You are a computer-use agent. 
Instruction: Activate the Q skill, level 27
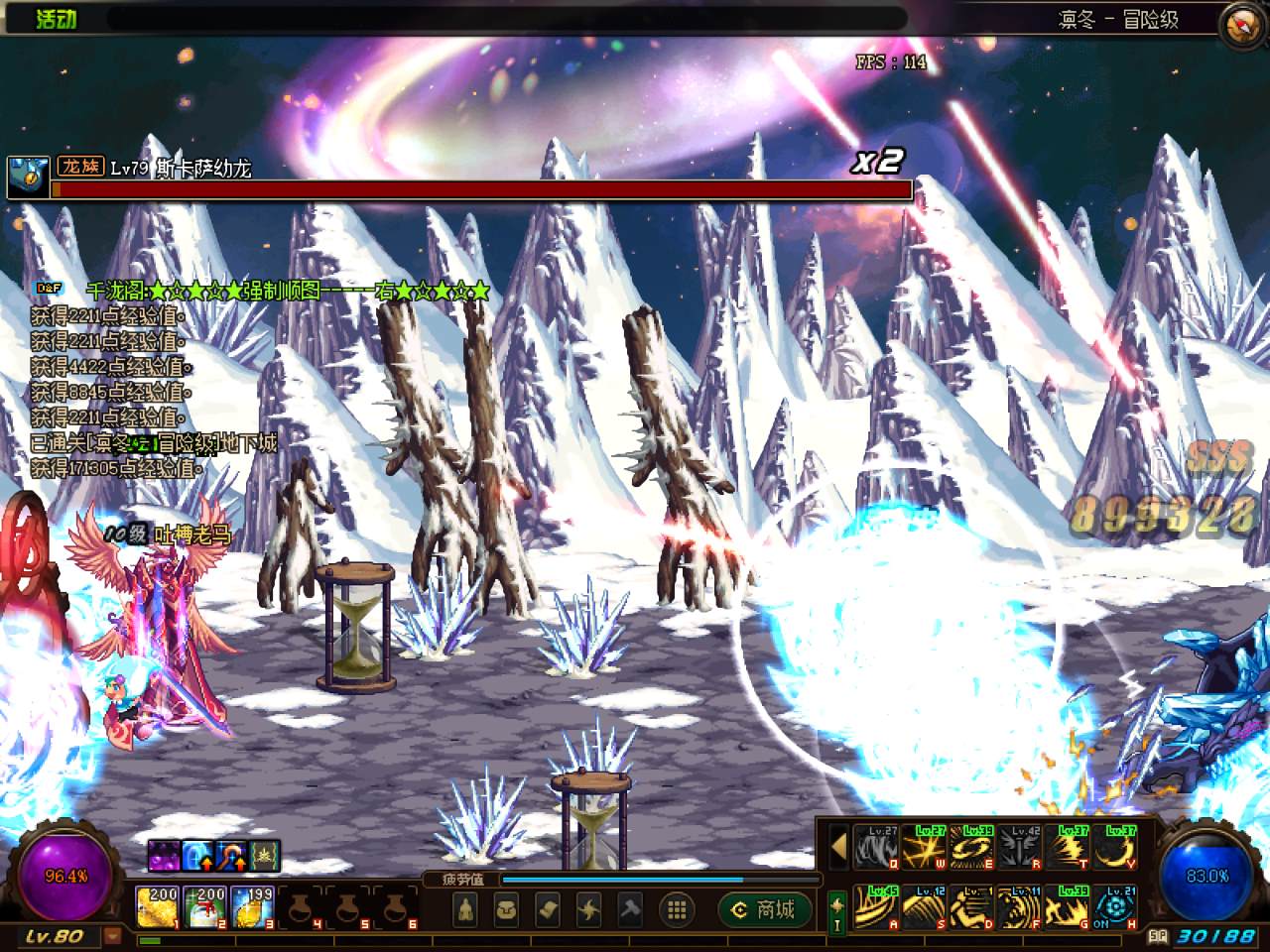(x=876, y=850)
